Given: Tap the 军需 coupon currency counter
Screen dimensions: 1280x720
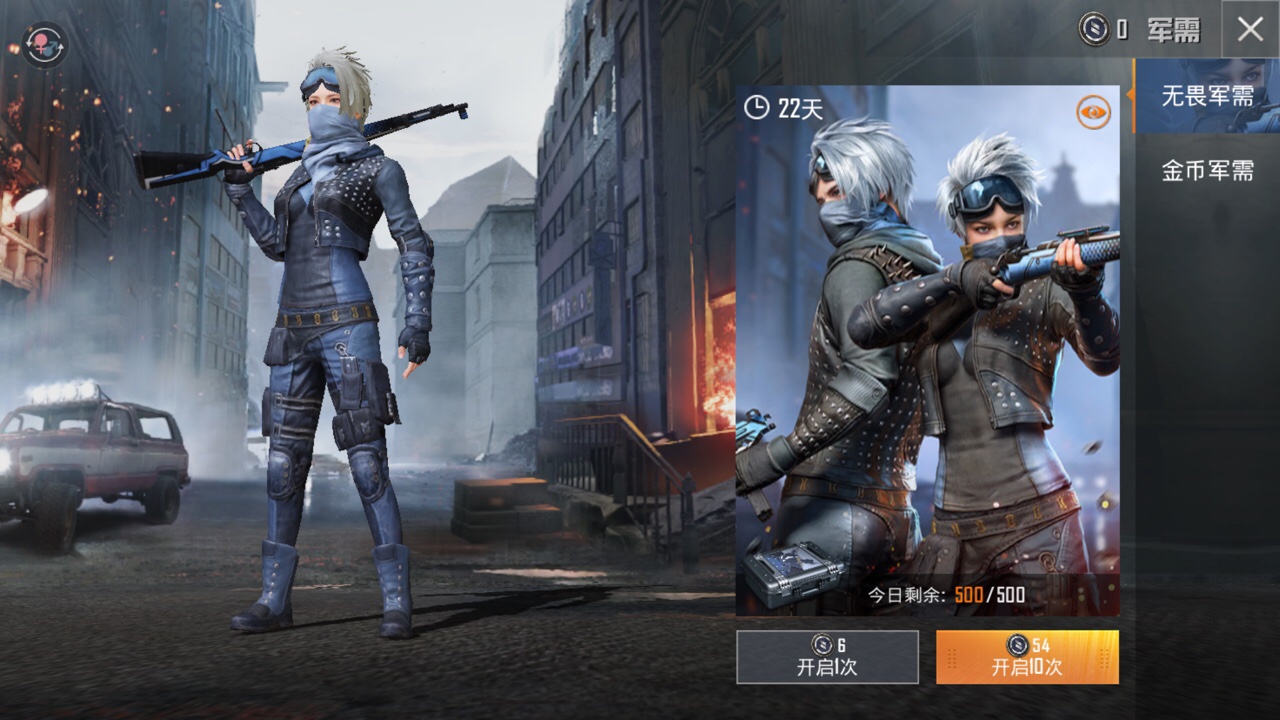Looking at the screenshot, I should [x=1139, y=30].
